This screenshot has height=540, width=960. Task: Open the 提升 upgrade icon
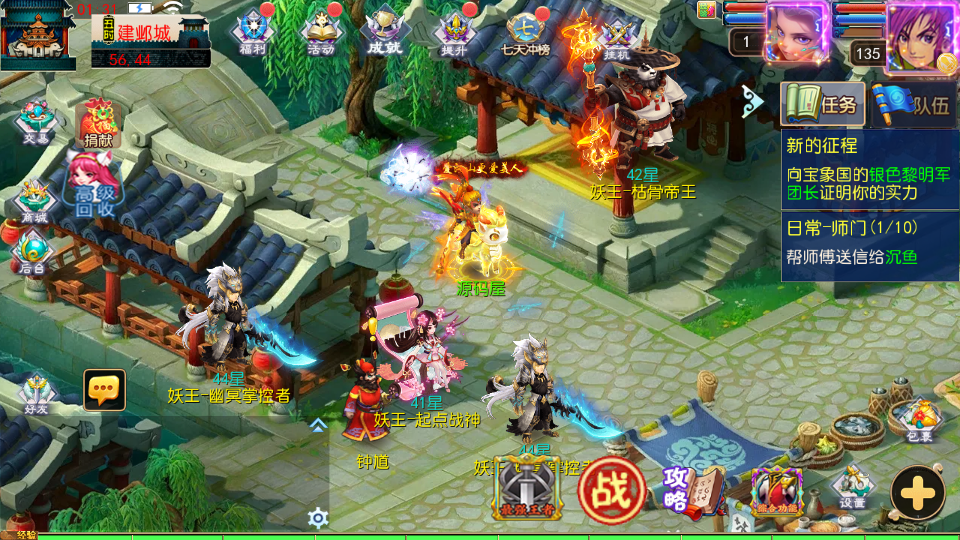click(x=455, y=32)
